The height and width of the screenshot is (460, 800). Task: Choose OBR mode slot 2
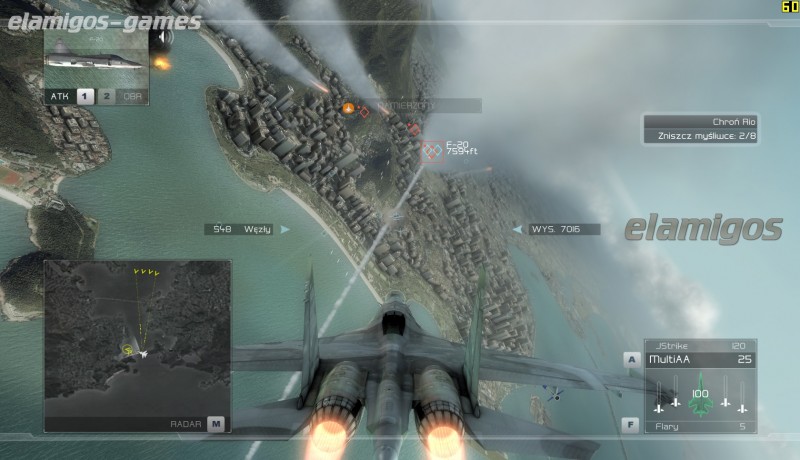(x=107, y=96)
